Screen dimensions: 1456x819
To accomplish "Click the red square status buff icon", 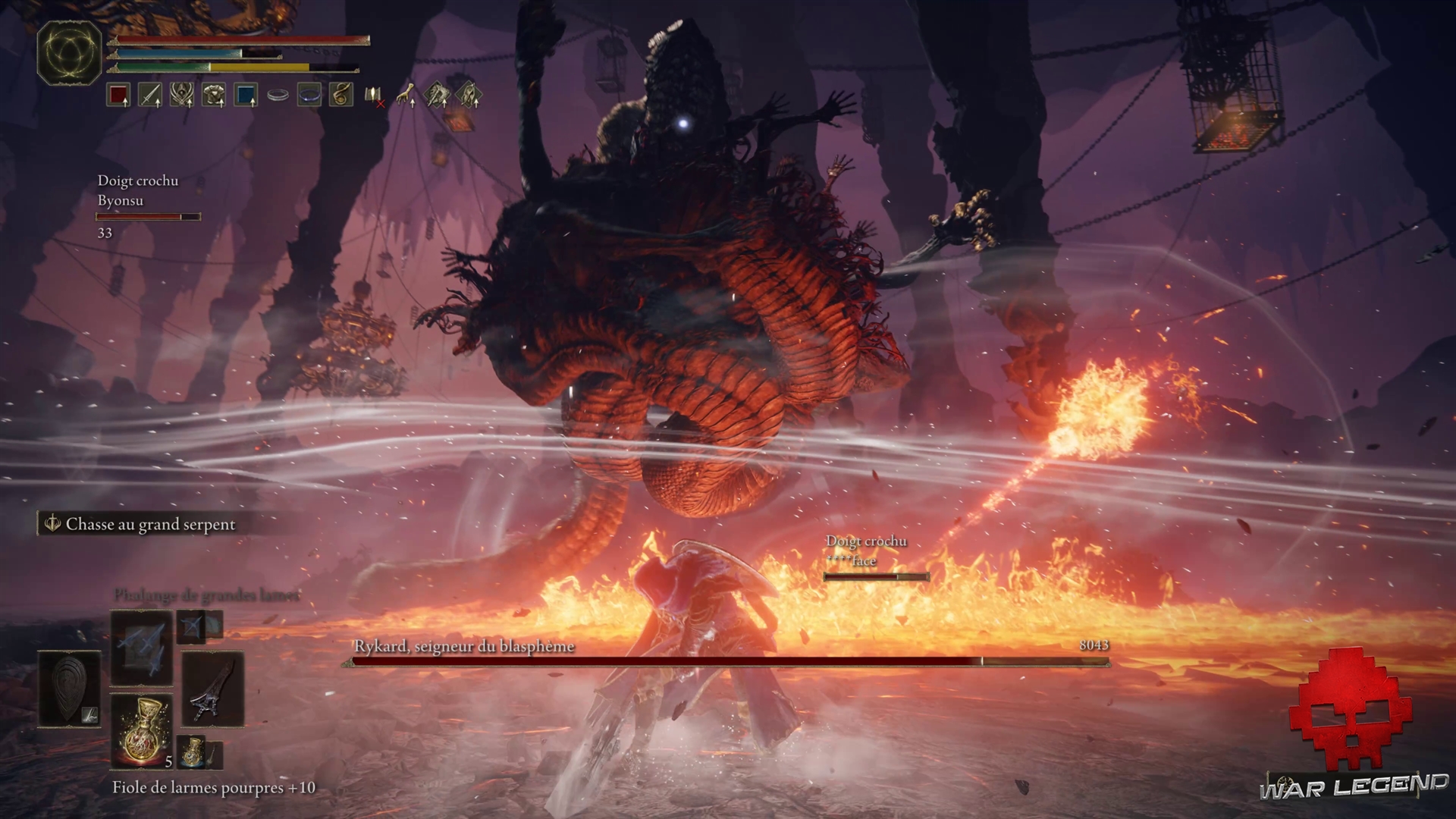I will click(118, 95).
